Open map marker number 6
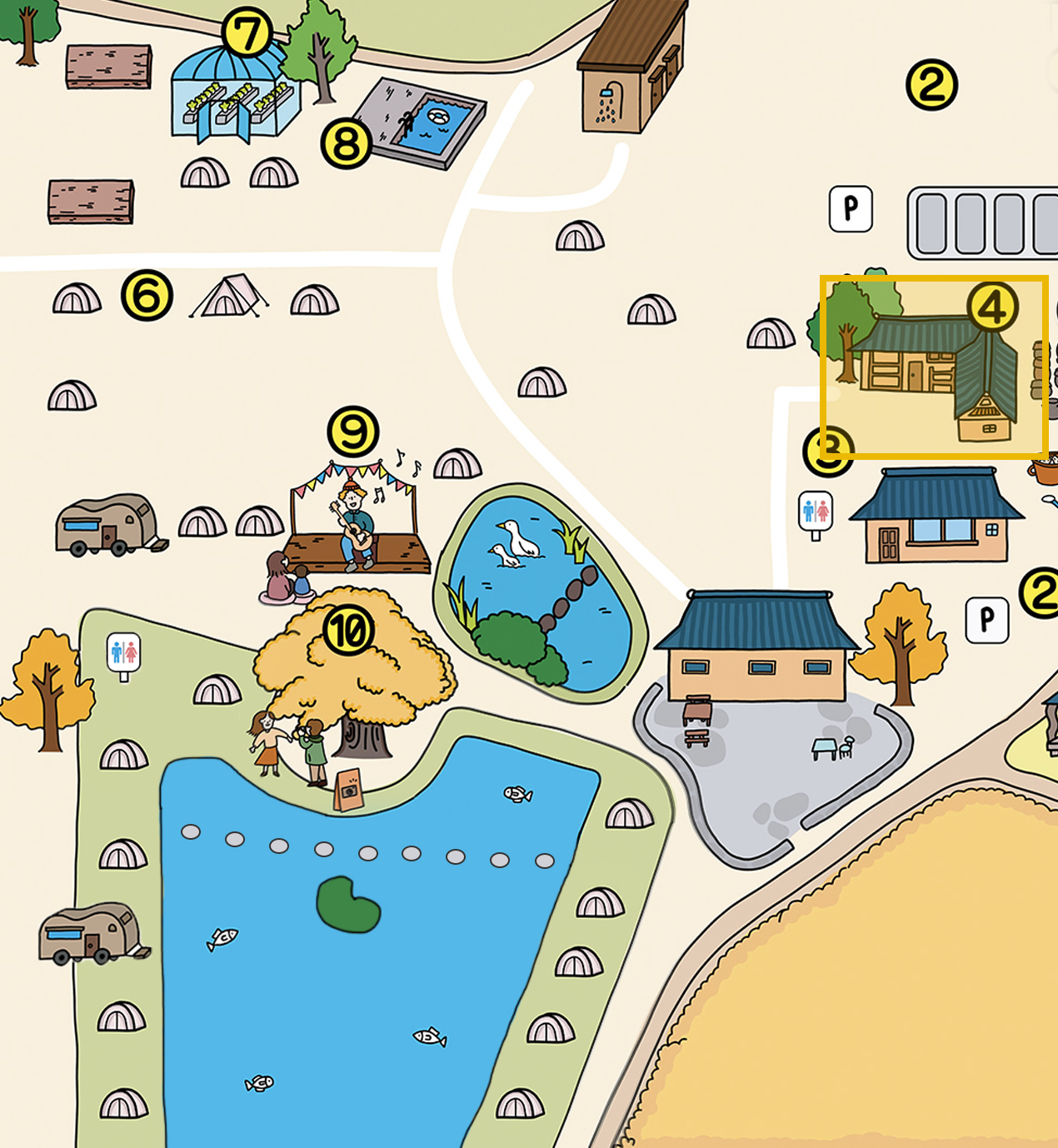Image resolution: width=1058 pixels, height=1148 pixels. click(147, 296)
